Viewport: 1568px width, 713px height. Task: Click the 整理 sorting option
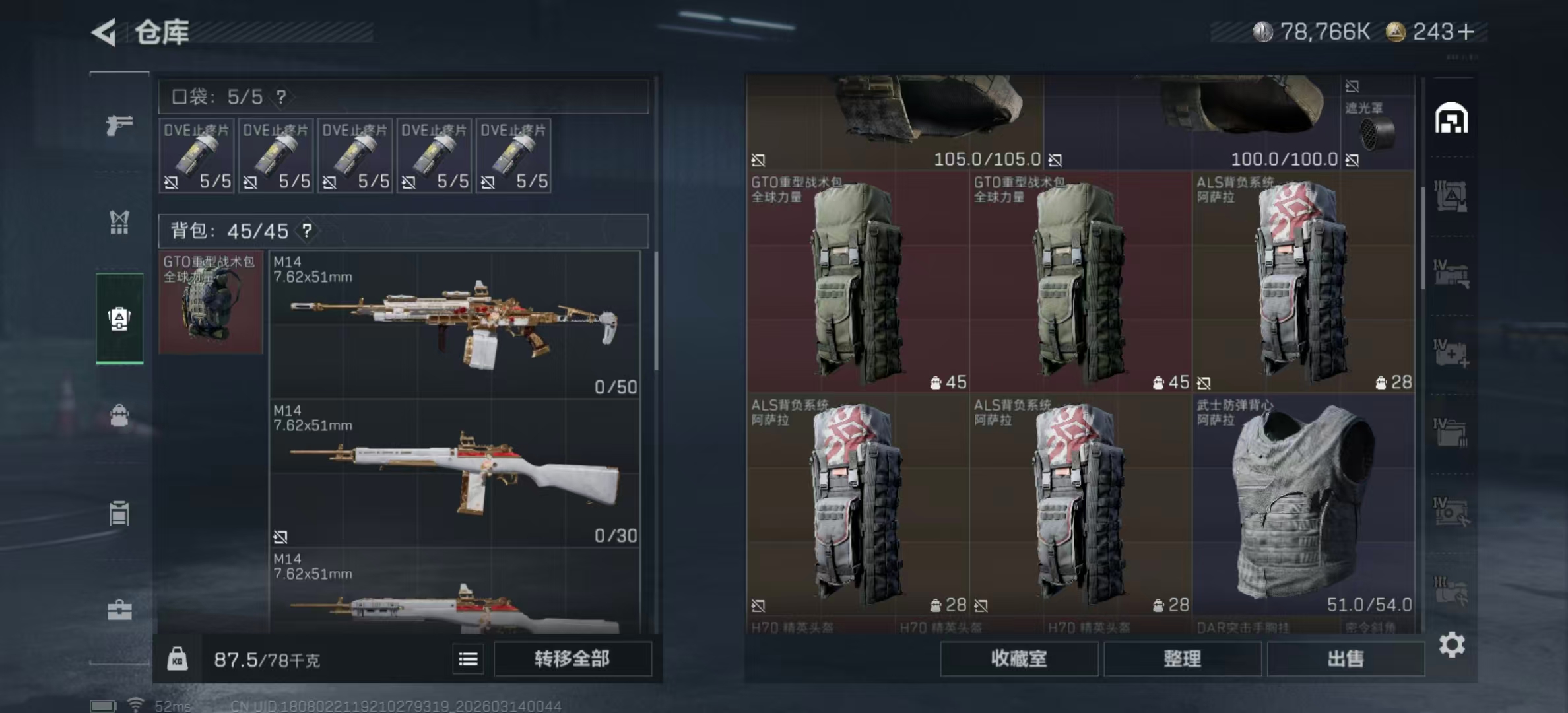1183,660
